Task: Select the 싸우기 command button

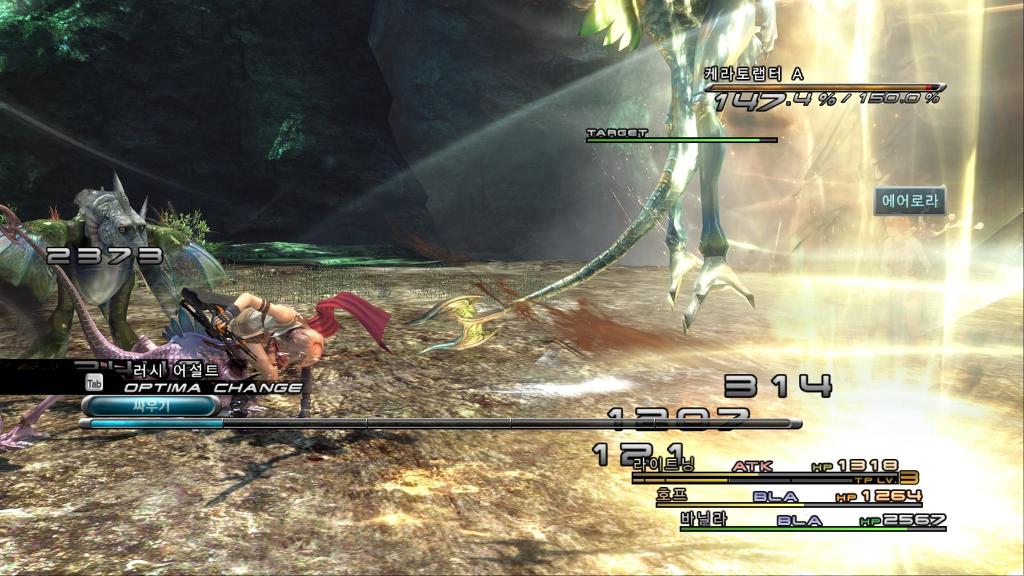Action: click(150, 406)
